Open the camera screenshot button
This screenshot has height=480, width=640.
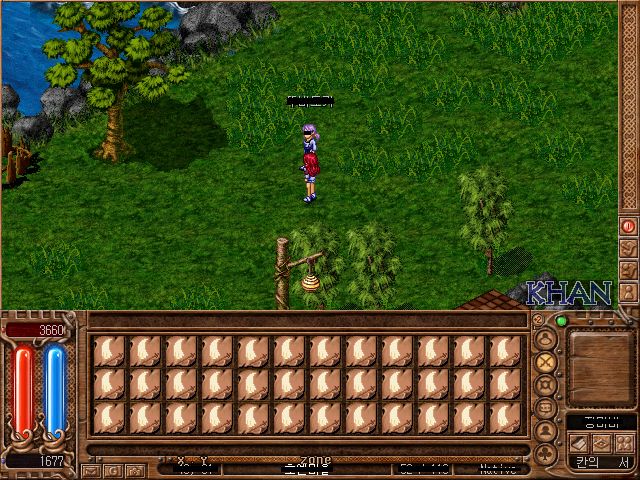[136, 470]
